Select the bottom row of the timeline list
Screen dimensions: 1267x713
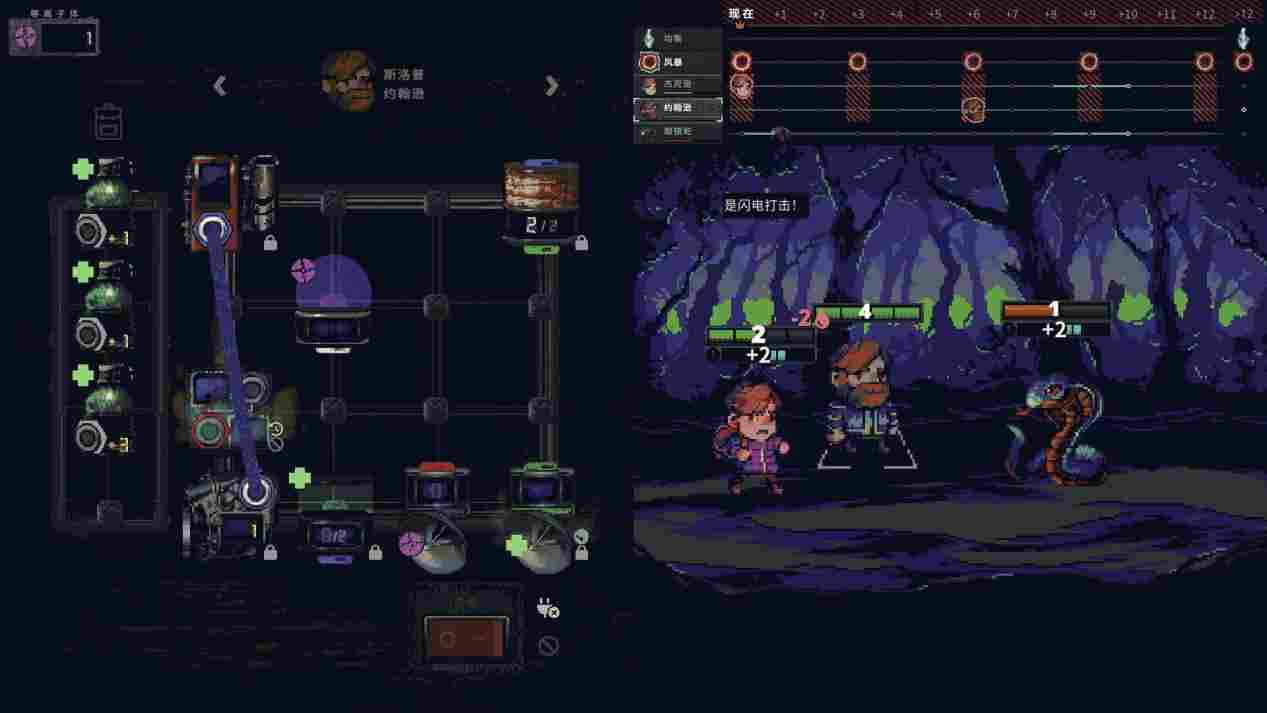680,131
